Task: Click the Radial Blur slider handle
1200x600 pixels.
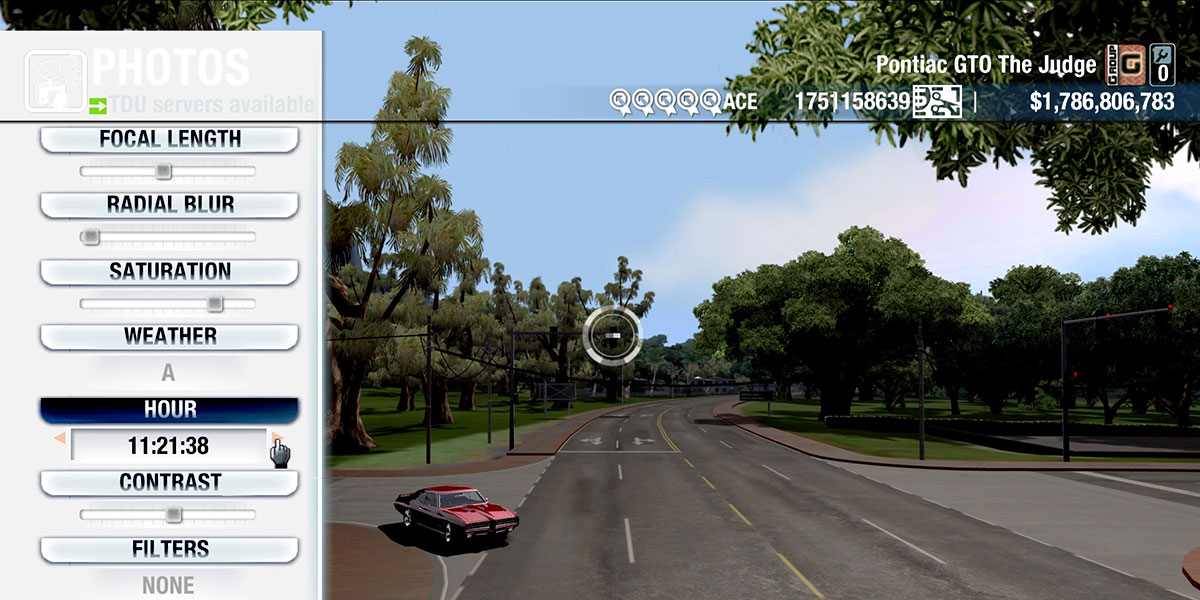Action: [x=91, y=237]
